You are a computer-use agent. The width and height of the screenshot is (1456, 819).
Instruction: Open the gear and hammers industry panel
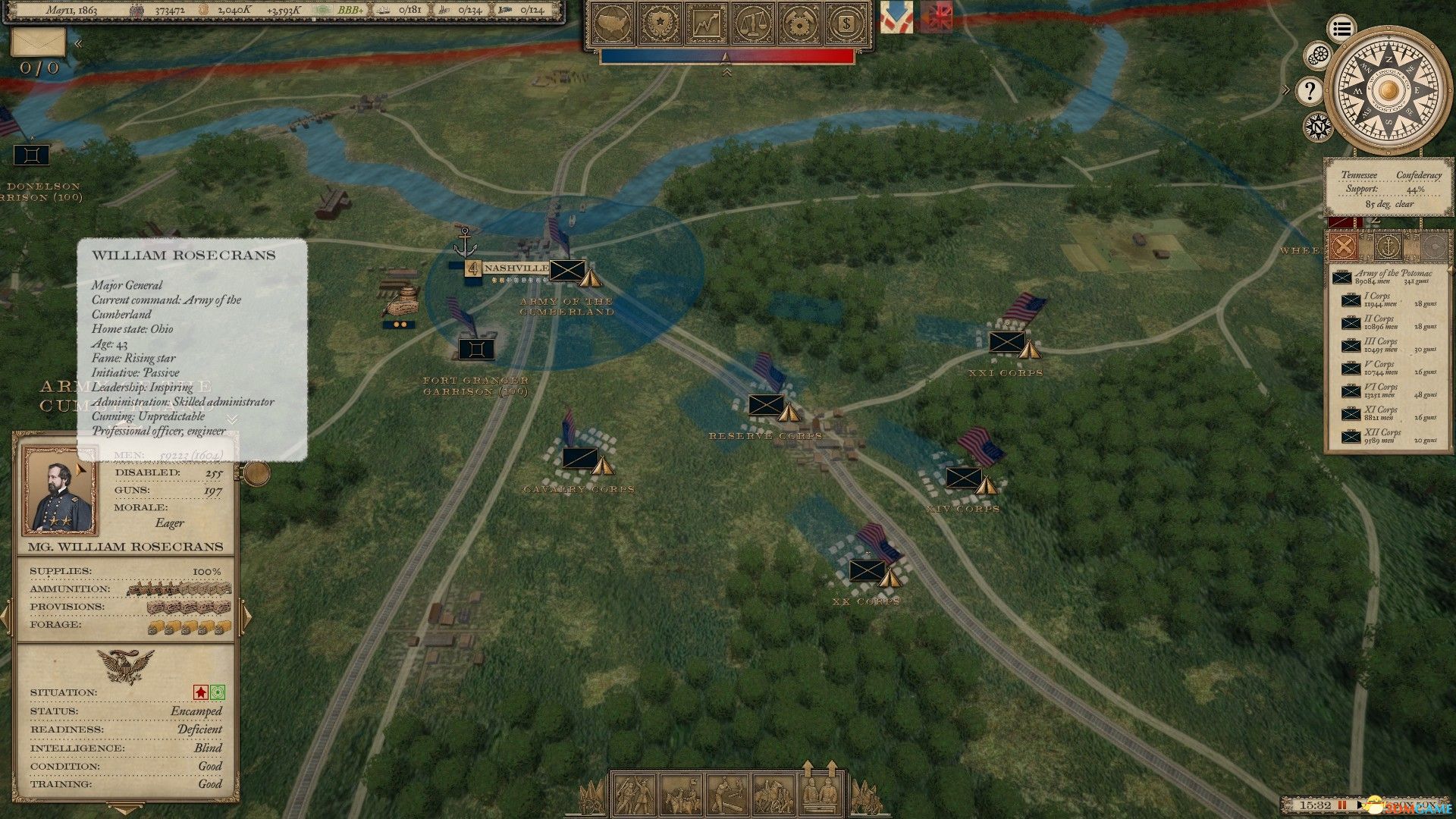tap(799, 24)
